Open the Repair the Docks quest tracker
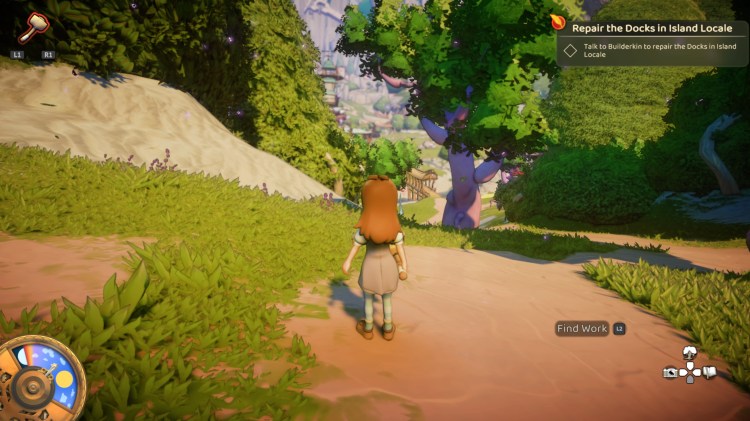 (651, 28)
